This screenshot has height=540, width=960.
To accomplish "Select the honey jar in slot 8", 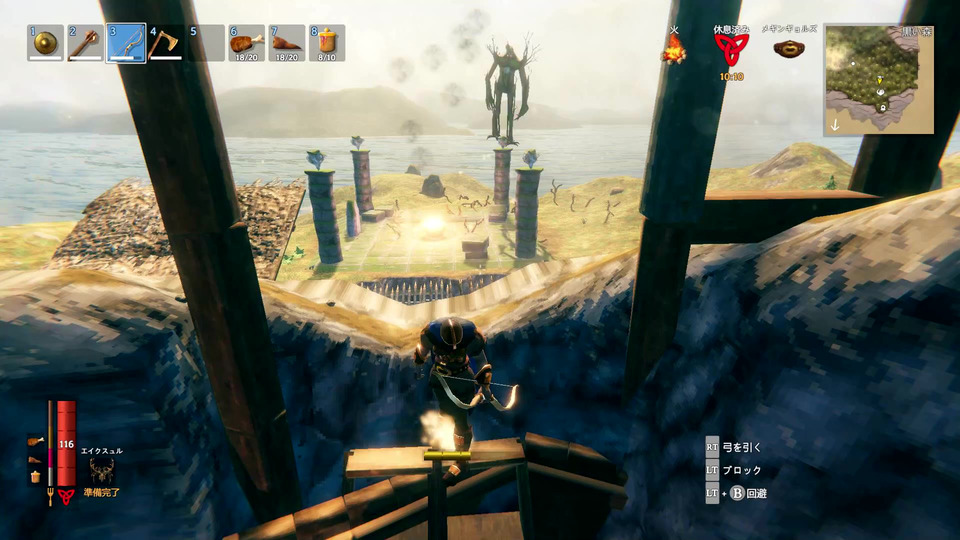I will click(327, 43).
